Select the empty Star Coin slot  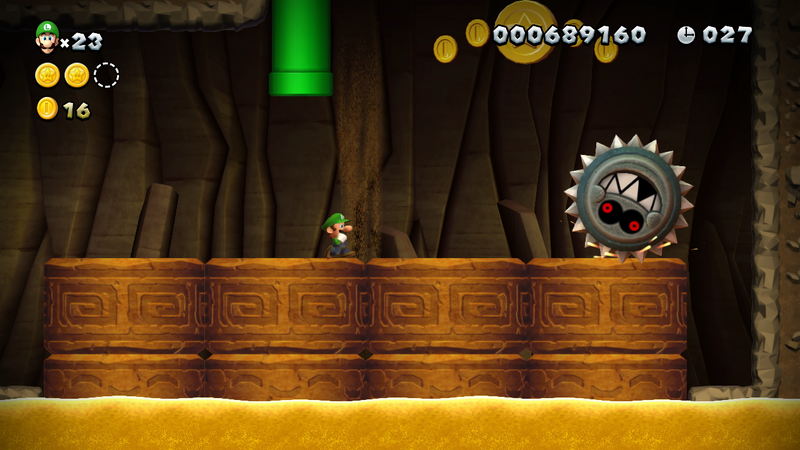[106, 75]
